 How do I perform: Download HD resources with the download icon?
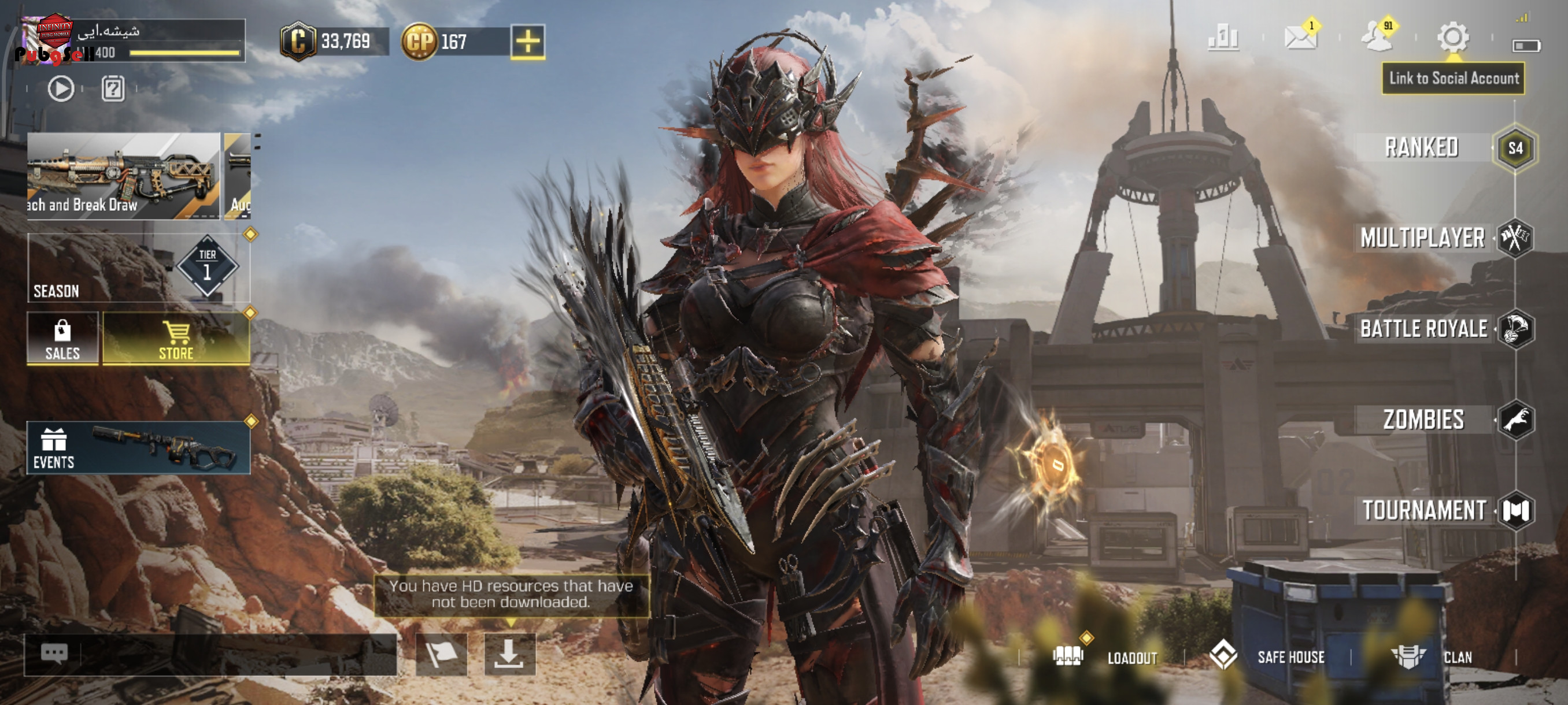click(x=509, y=654)
